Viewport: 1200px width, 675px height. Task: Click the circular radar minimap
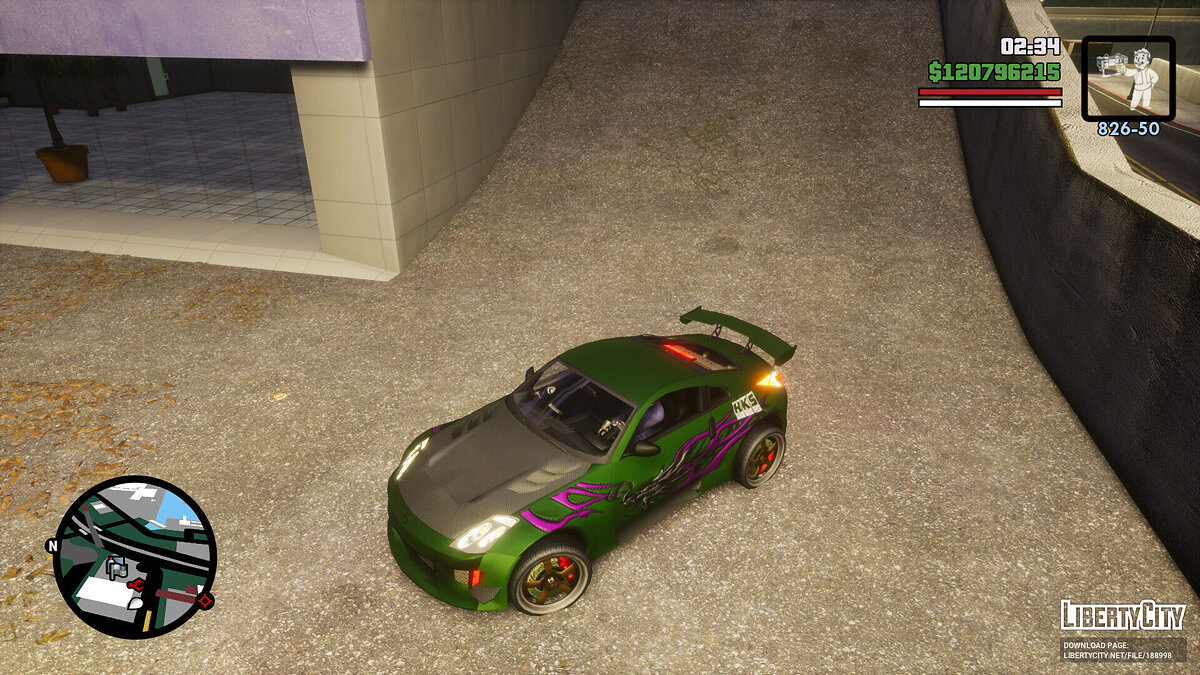[134, 557]
